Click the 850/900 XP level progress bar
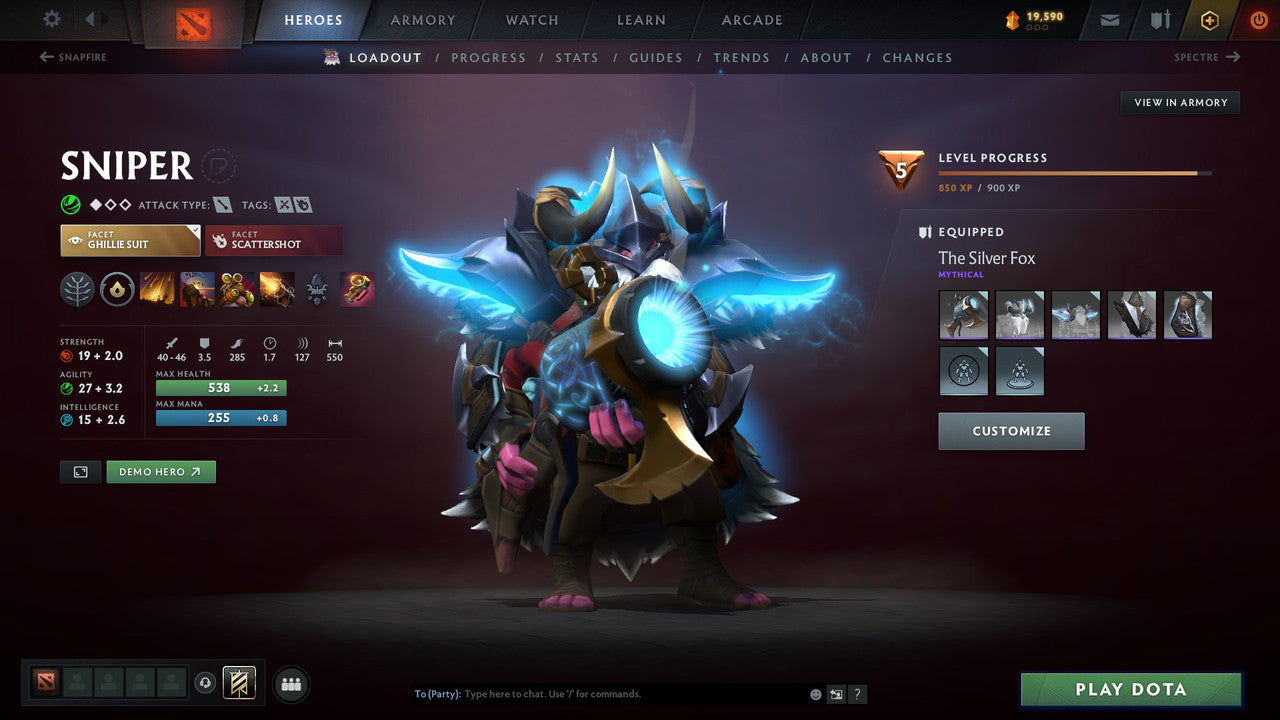 click(x=1075, y=172)
